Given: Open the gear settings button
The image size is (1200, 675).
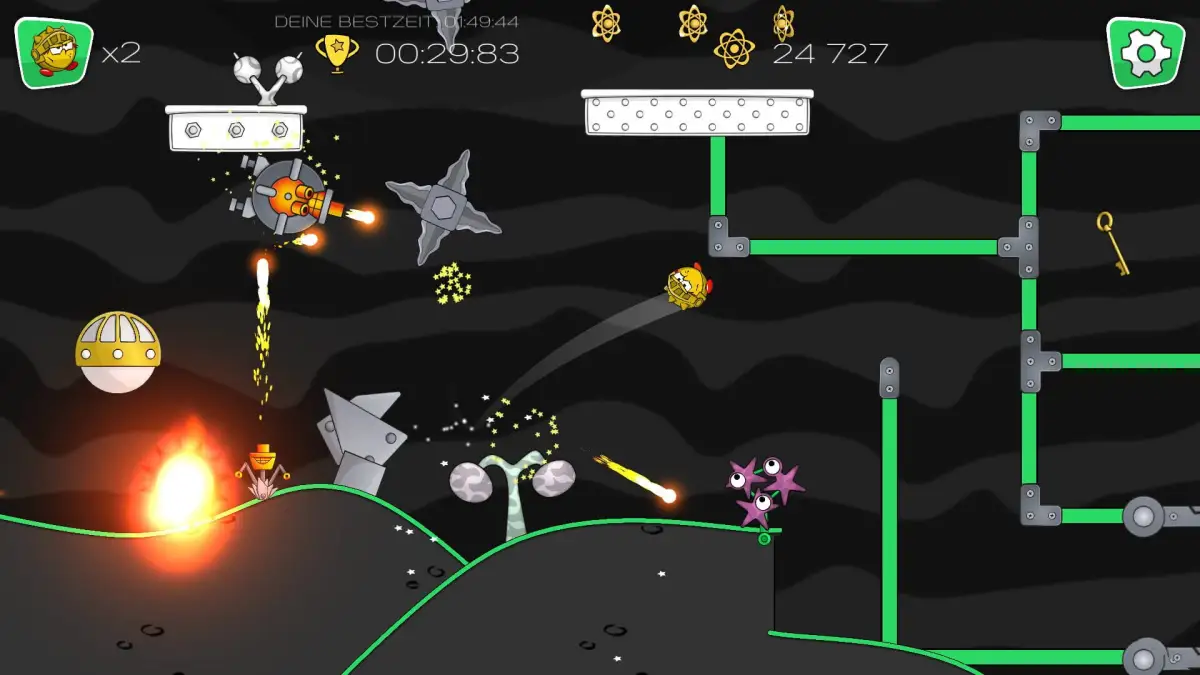Looking at the screenshot, I should pos(1144,53).
